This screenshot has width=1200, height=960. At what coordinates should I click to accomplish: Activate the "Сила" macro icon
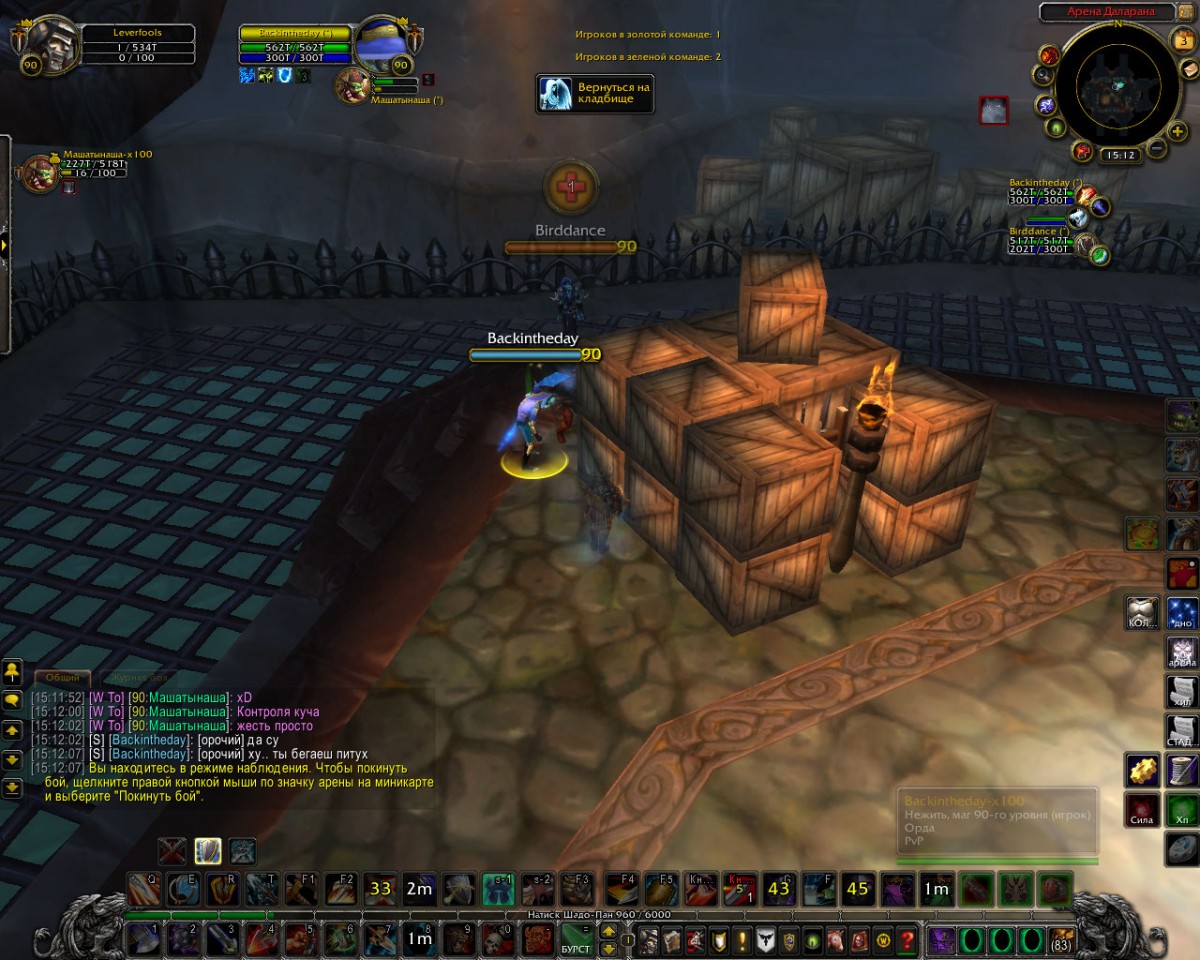(1142, 809)
